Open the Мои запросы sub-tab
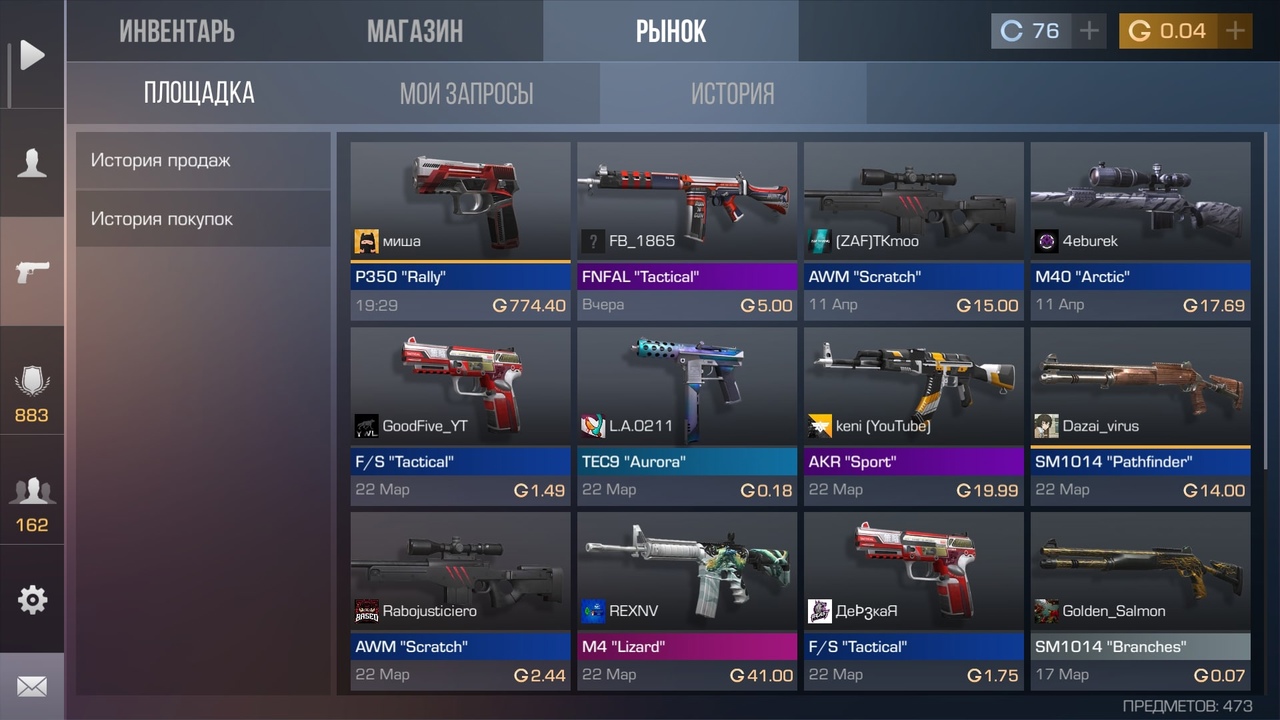This screenshot has height=720, width=1280. tap(466, 94)
